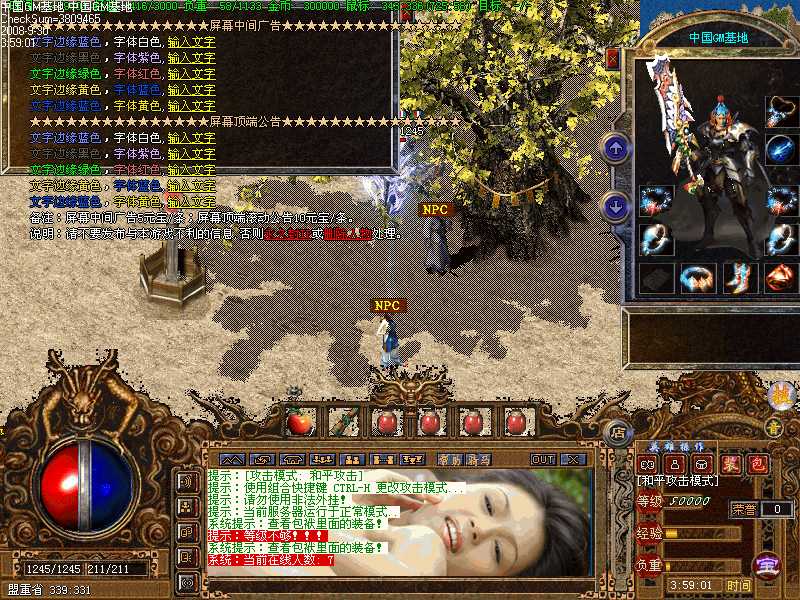Click the blue up arrow button
Screen dimensions: 800x600
click(616, 149)
